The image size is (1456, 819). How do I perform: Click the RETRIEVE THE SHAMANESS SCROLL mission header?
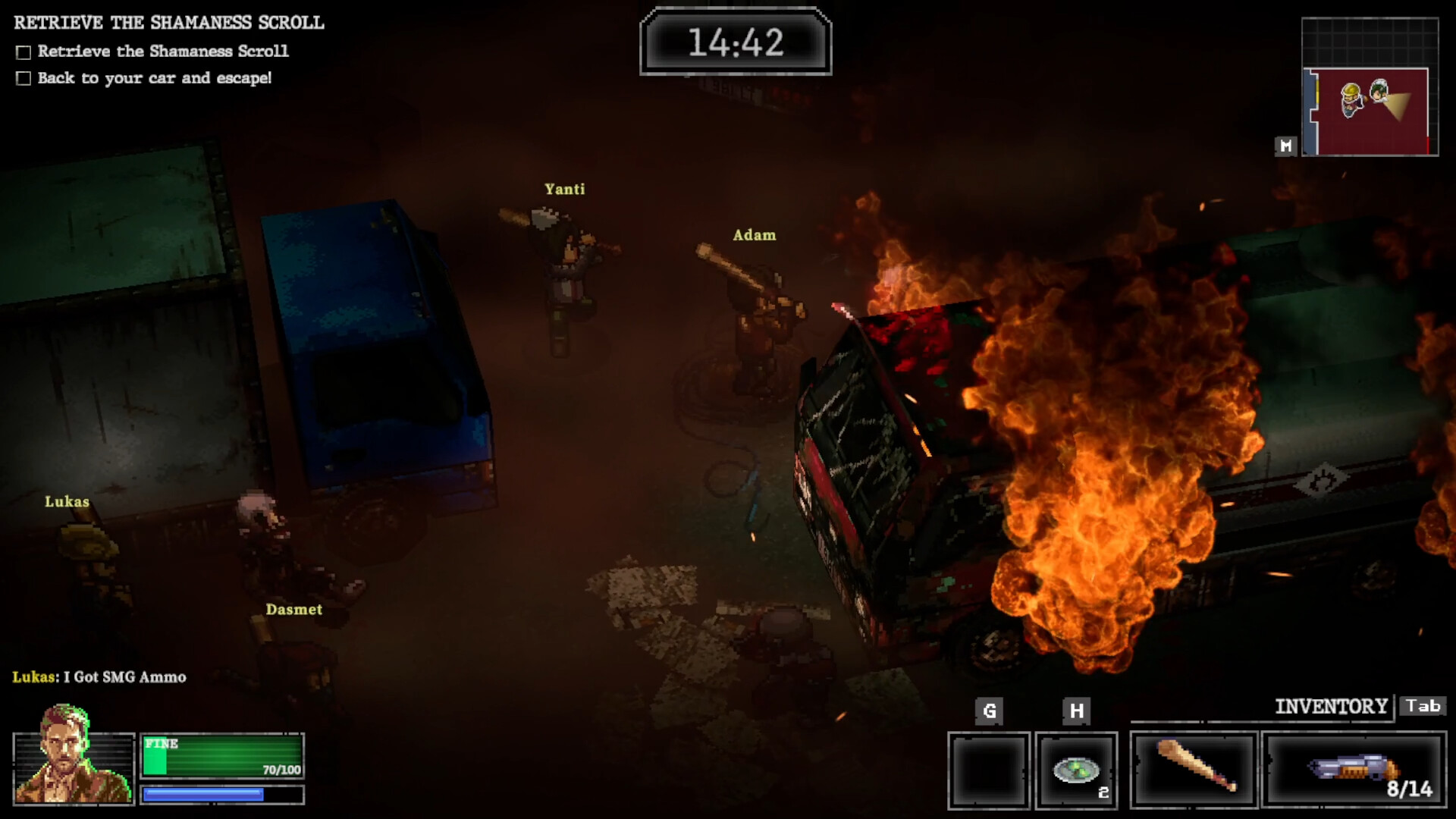(x=167, y=22)
